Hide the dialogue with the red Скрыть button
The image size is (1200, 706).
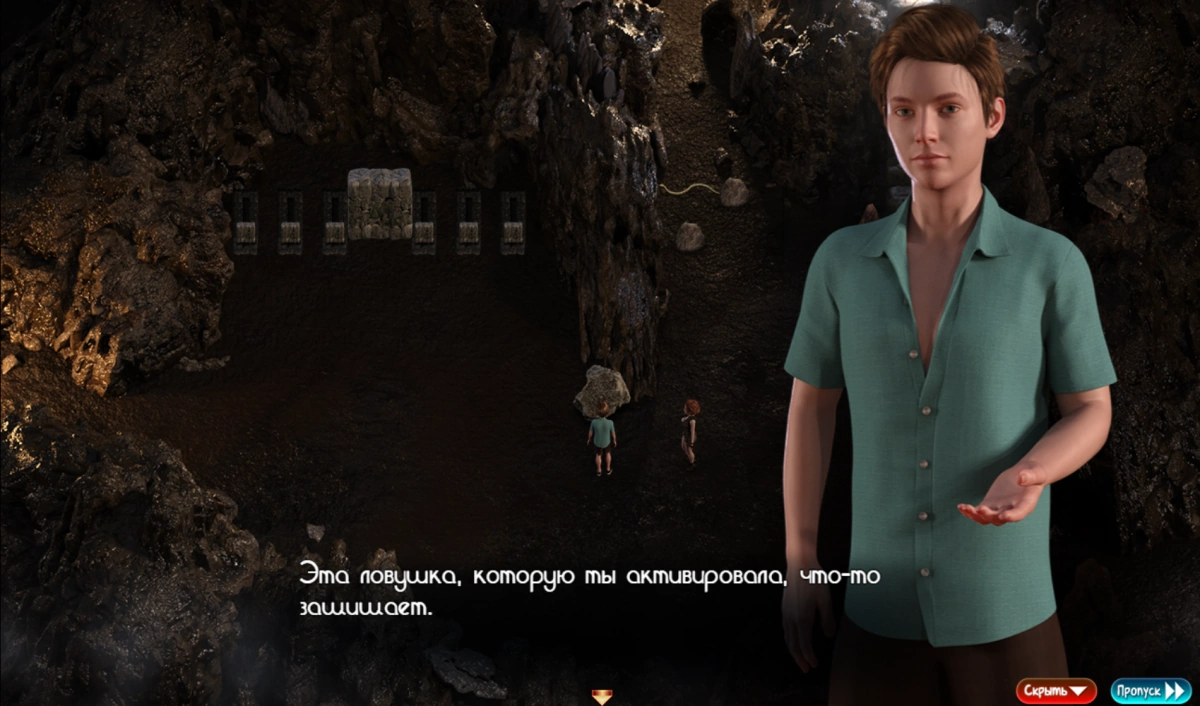[x=1056, y=691]
